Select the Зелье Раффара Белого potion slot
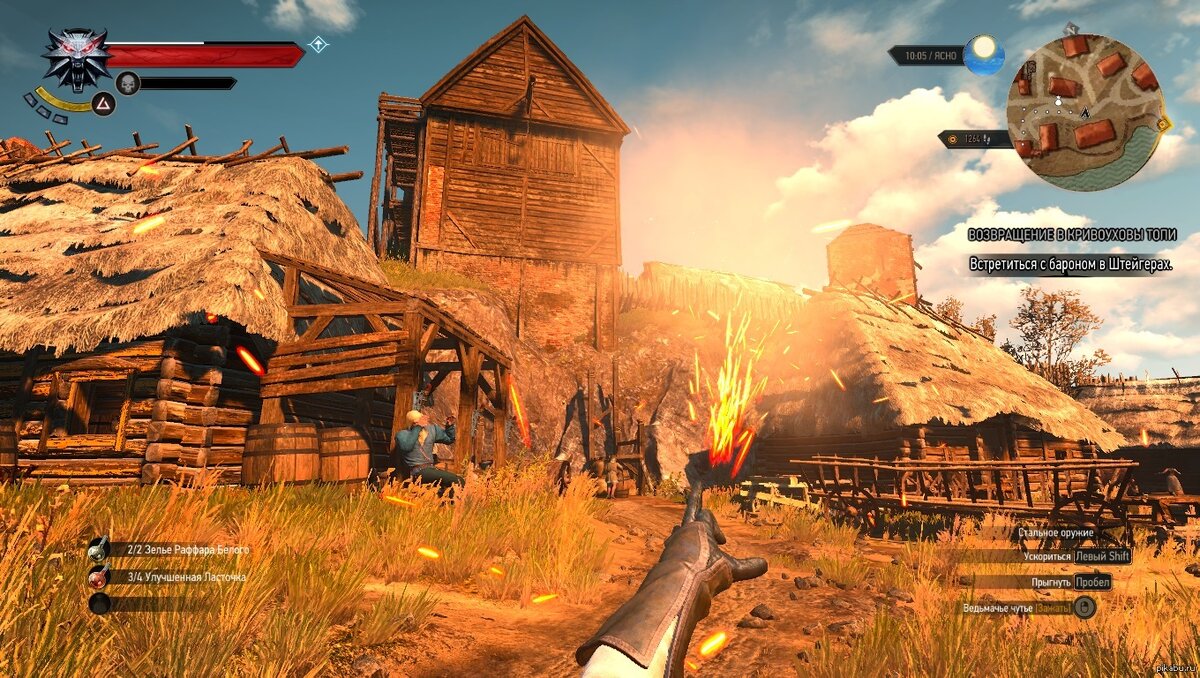1200x678 pixels. (99, 549)
